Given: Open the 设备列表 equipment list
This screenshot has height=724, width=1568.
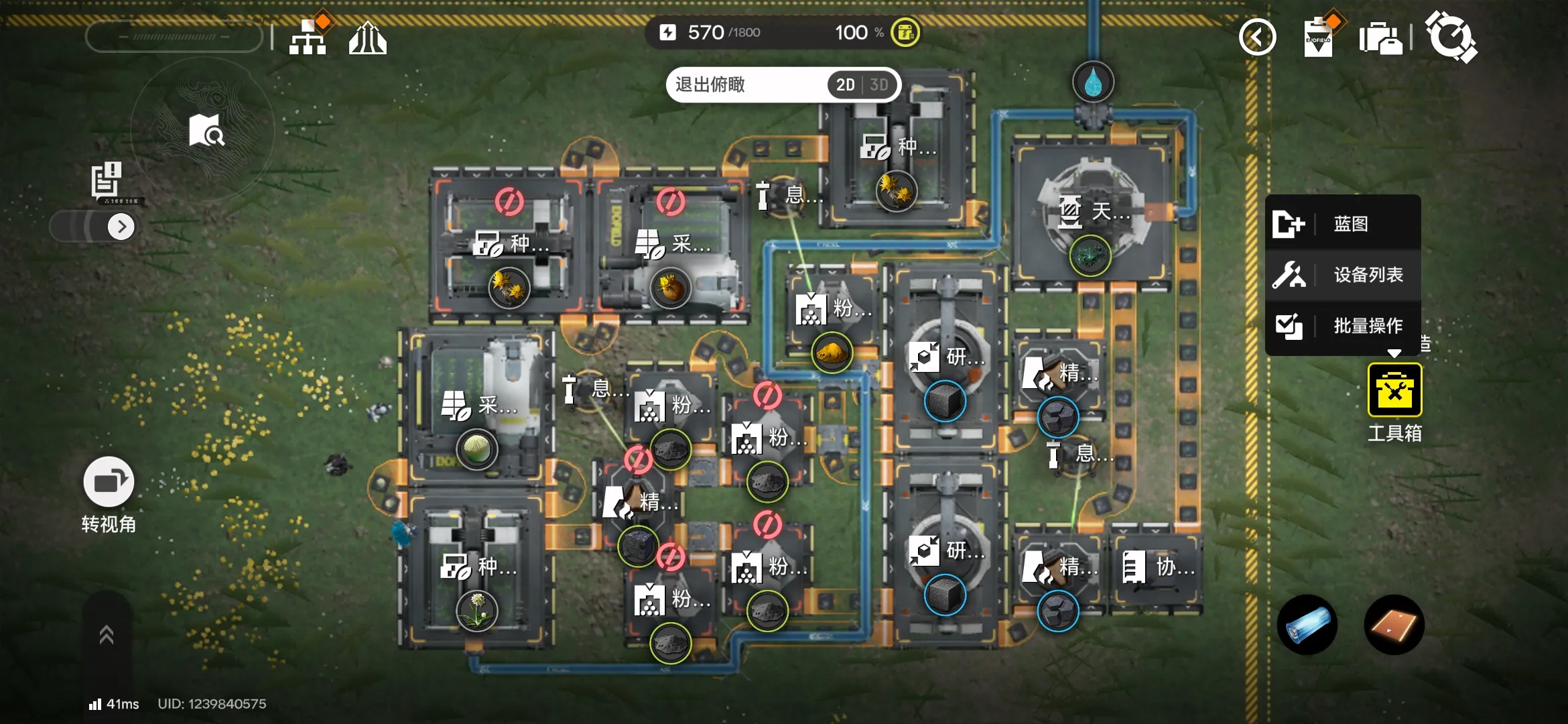Looking at the screenshot, I should (1343, 275).
